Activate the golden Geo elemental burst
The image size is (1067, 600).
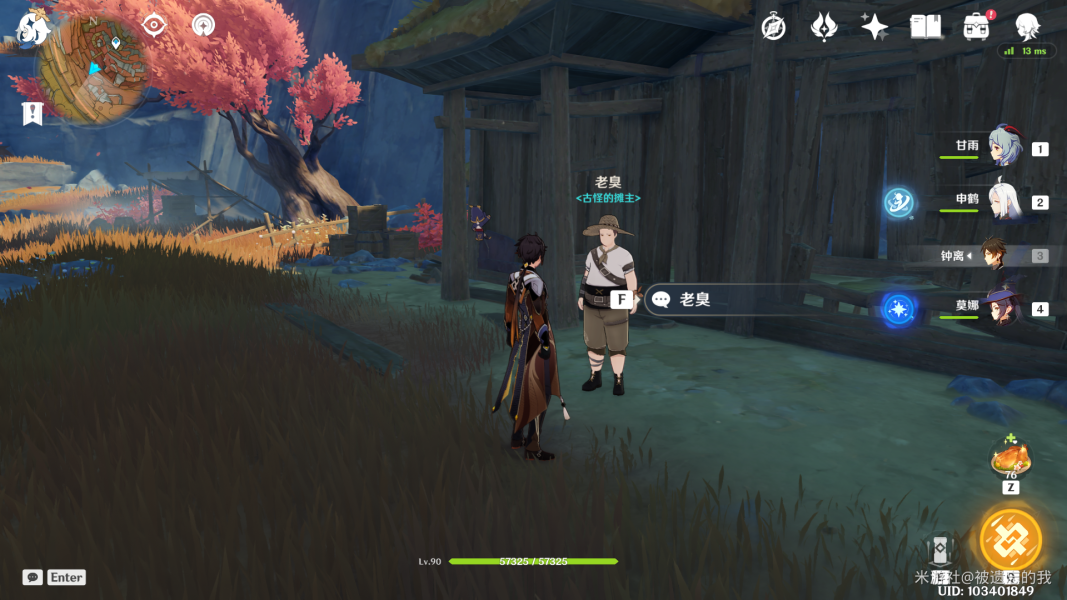click(1010, 540)
